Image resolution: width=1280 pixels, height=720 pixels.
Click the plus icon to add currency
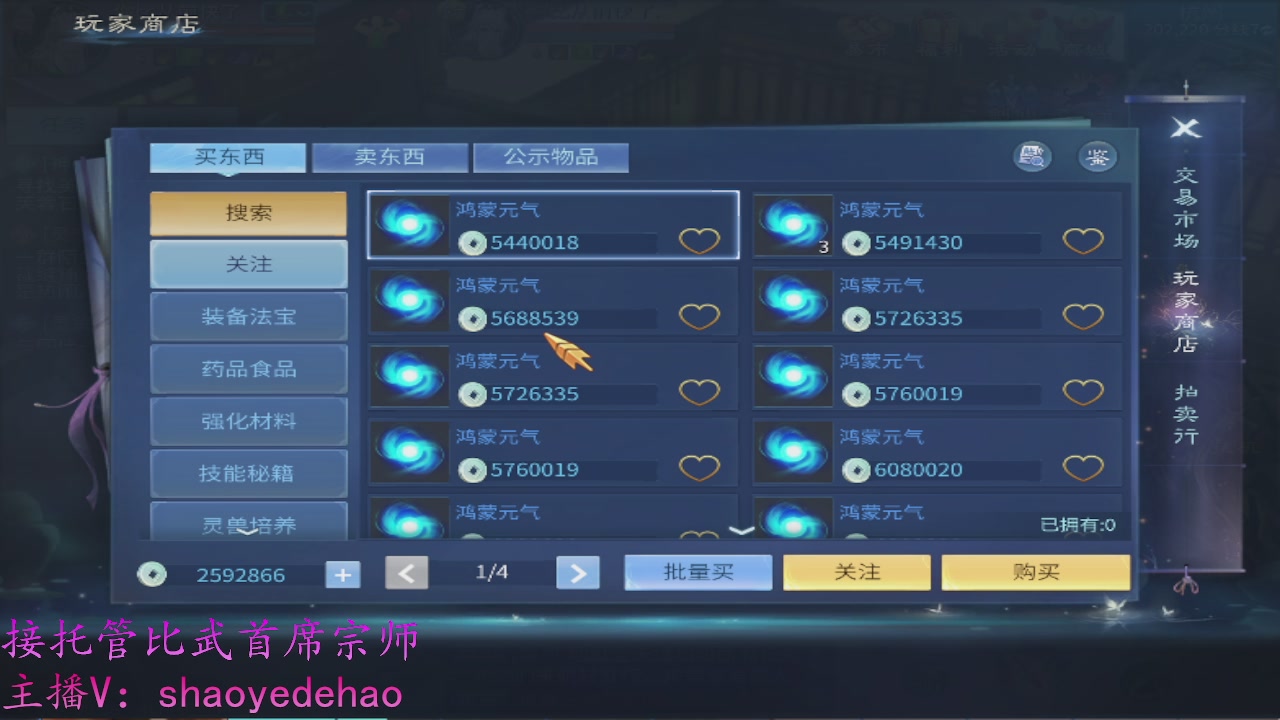(x=342, y=574)
